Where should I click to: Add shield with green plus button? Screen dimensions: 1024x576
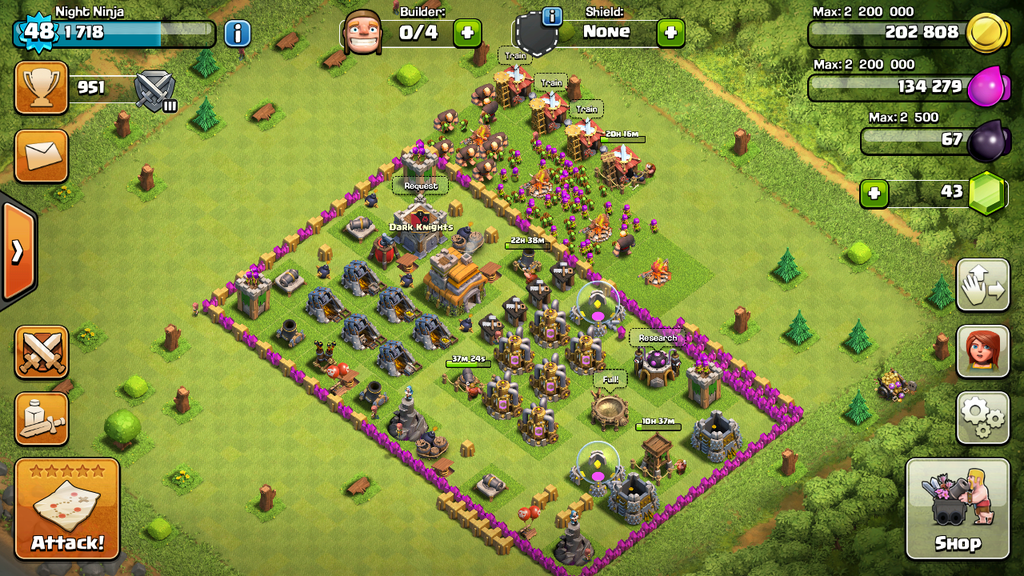pos(671,32)
